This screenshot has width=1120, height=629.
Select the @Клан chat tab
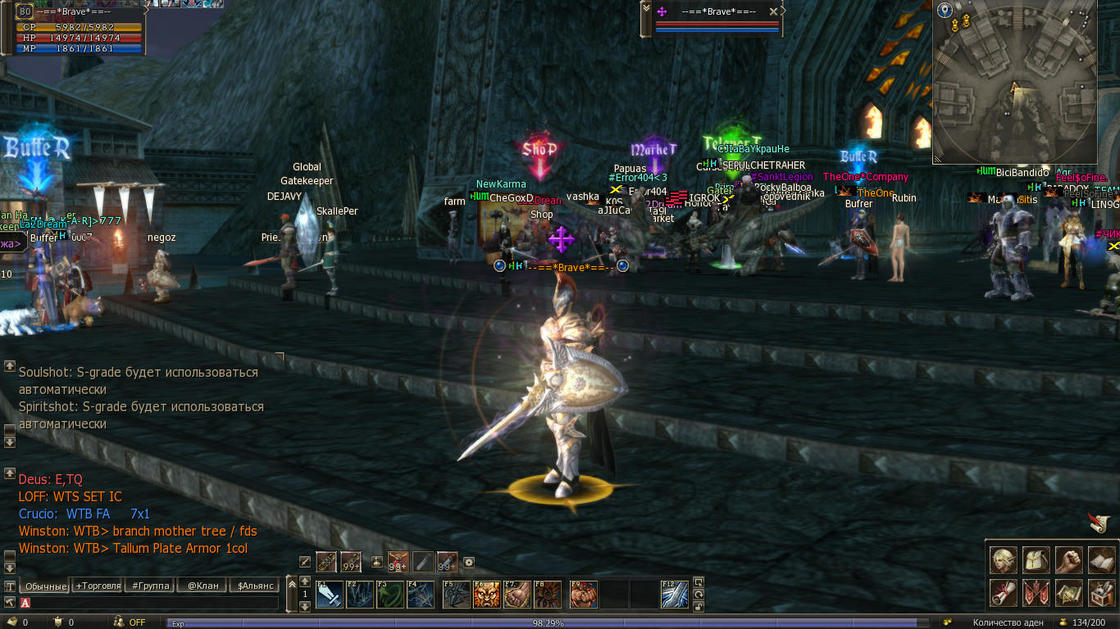tap(203, 586)
